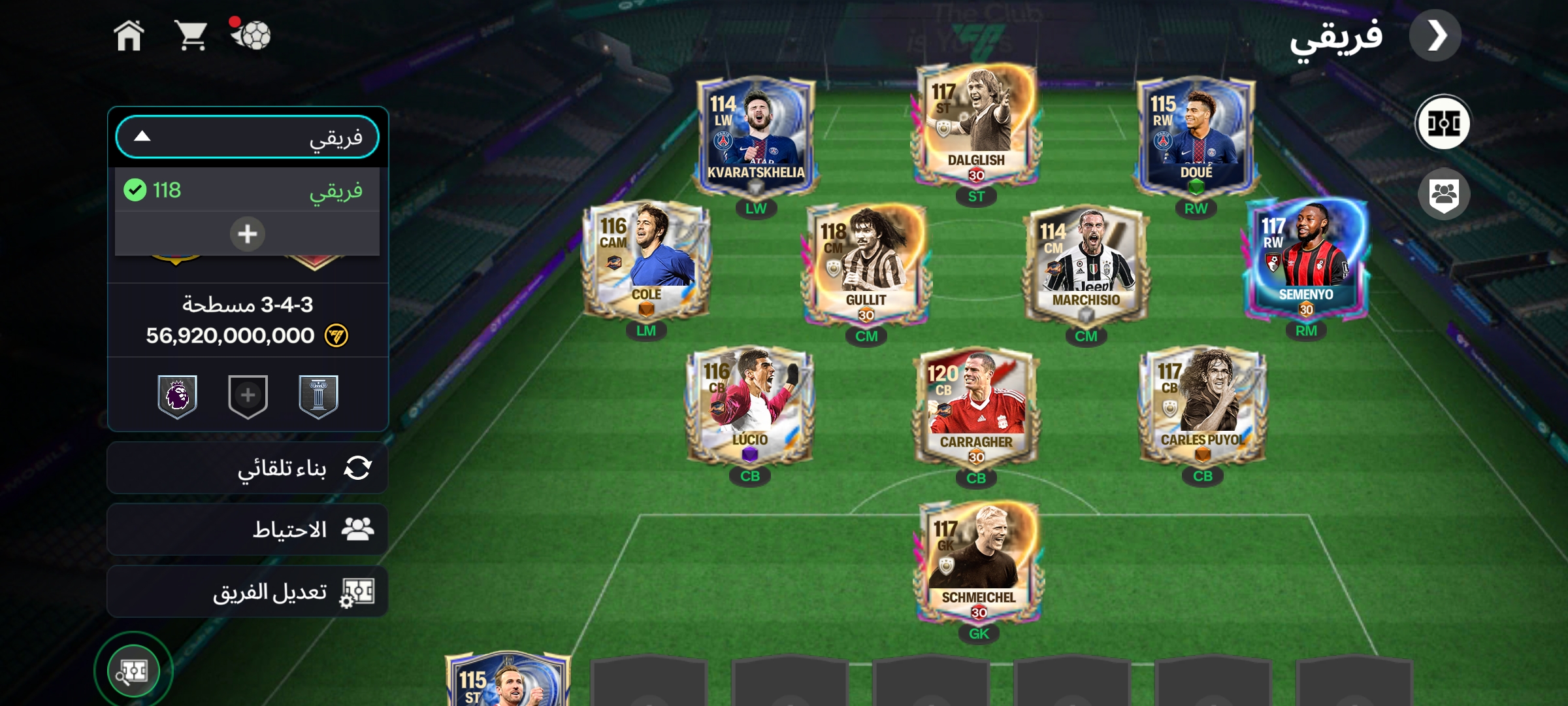Open the football icon with red notification
This screenshot has height=706, width=1568.
pyautogui.click(x=250, y=34)
